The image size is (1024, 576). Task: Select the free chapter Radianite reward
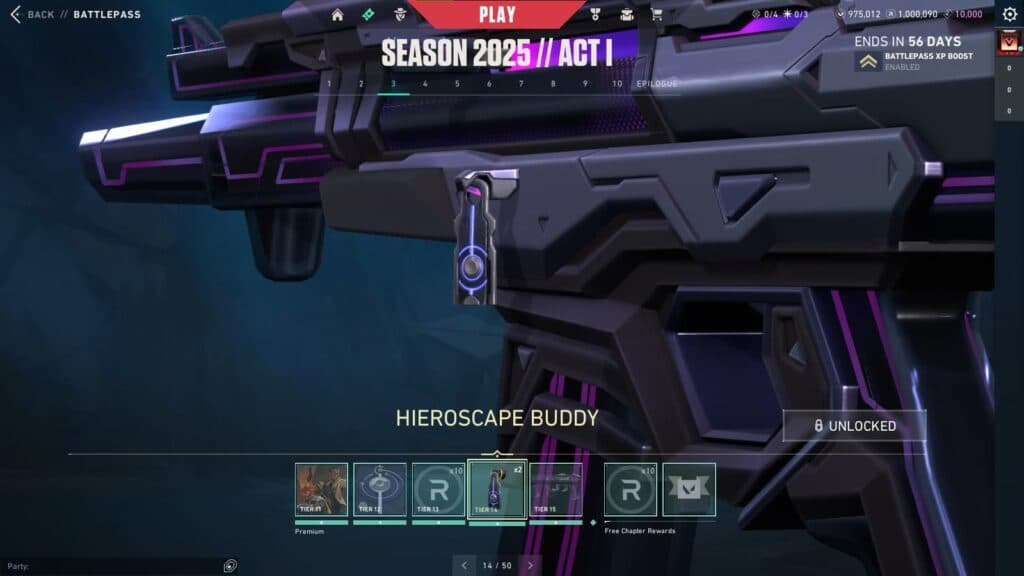630,489
